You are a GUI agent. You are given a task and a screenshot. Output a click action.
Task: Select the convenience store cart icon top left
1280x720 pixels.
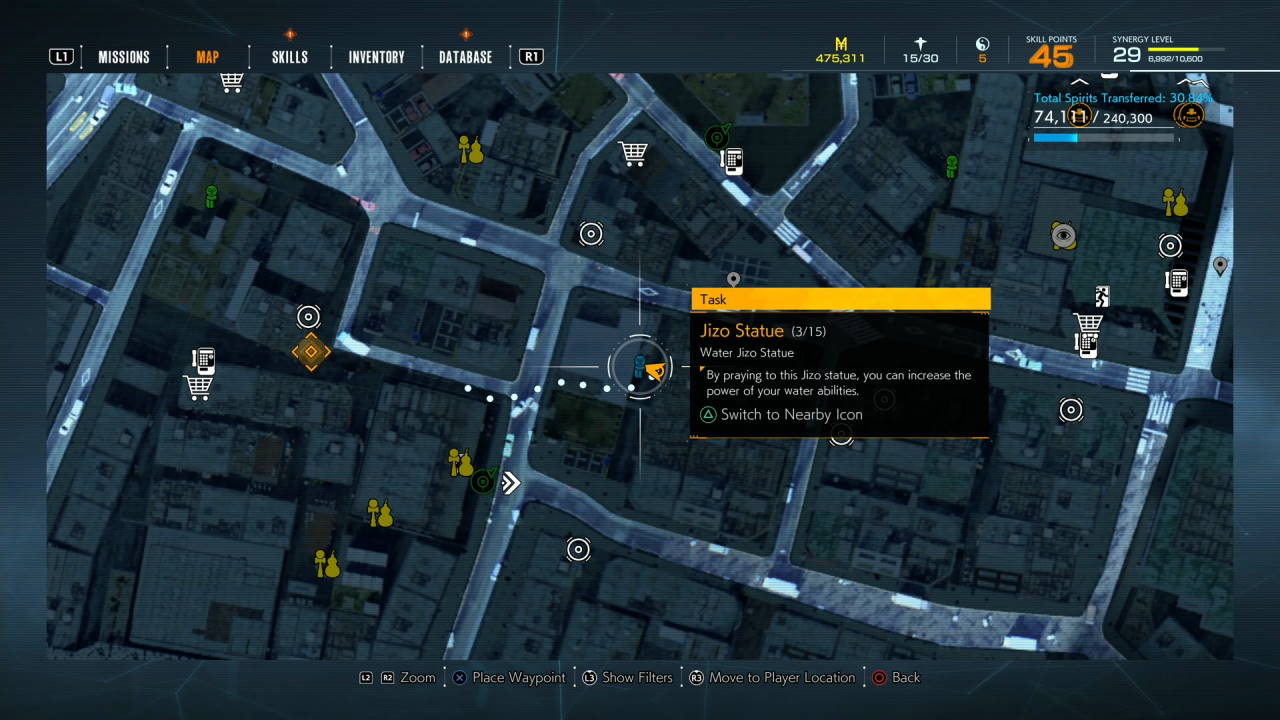[231, 82]
